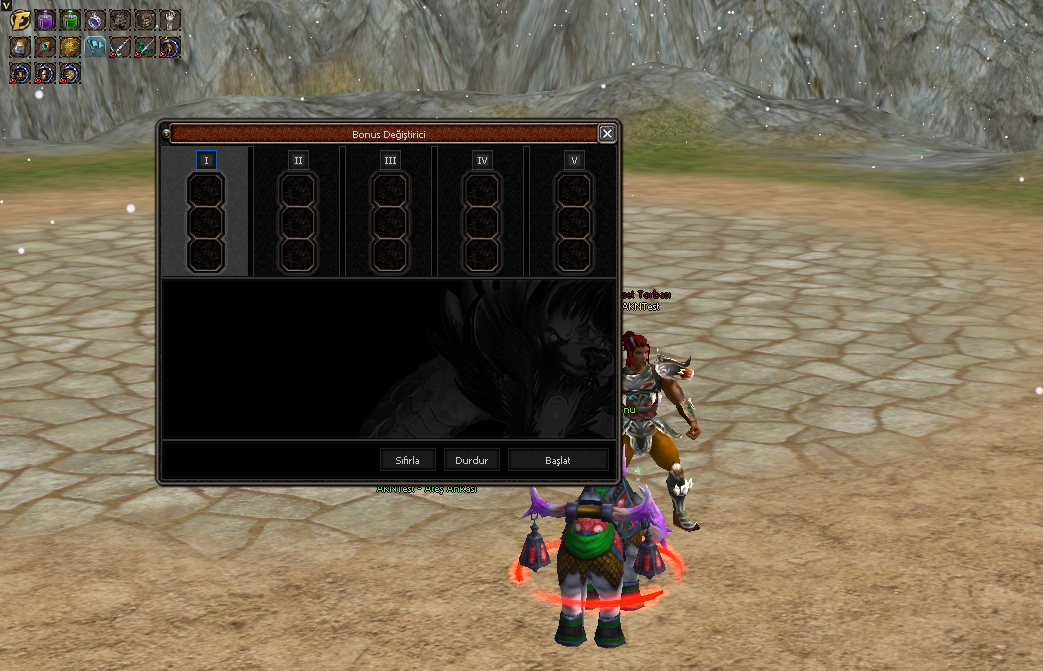Click the silver ring buff icon
The height and width of the screenshot is (671, 1043).
pyautogui.click(x=95, y=19)
